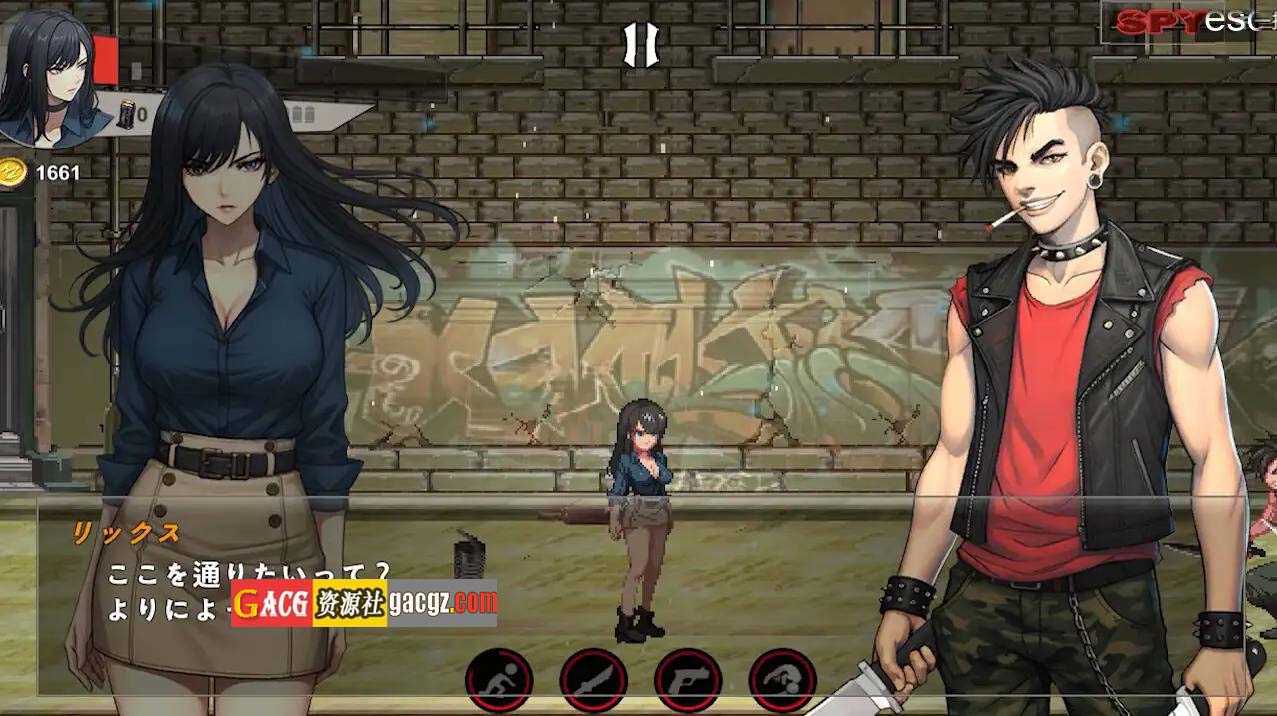The image size is (1277, 716).
Task: Select the pistol weapon icon
Action: point(688,679)
